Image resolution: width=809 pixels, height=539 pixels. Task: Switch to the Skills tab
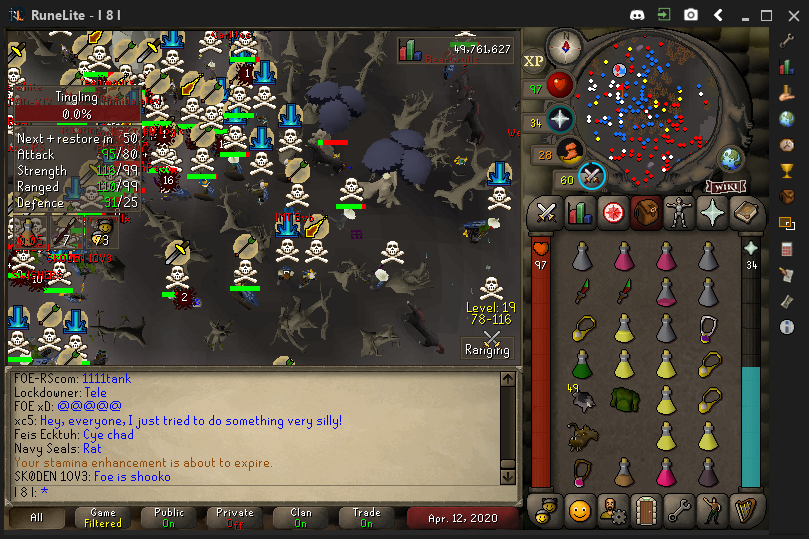(x=579, y=212)
